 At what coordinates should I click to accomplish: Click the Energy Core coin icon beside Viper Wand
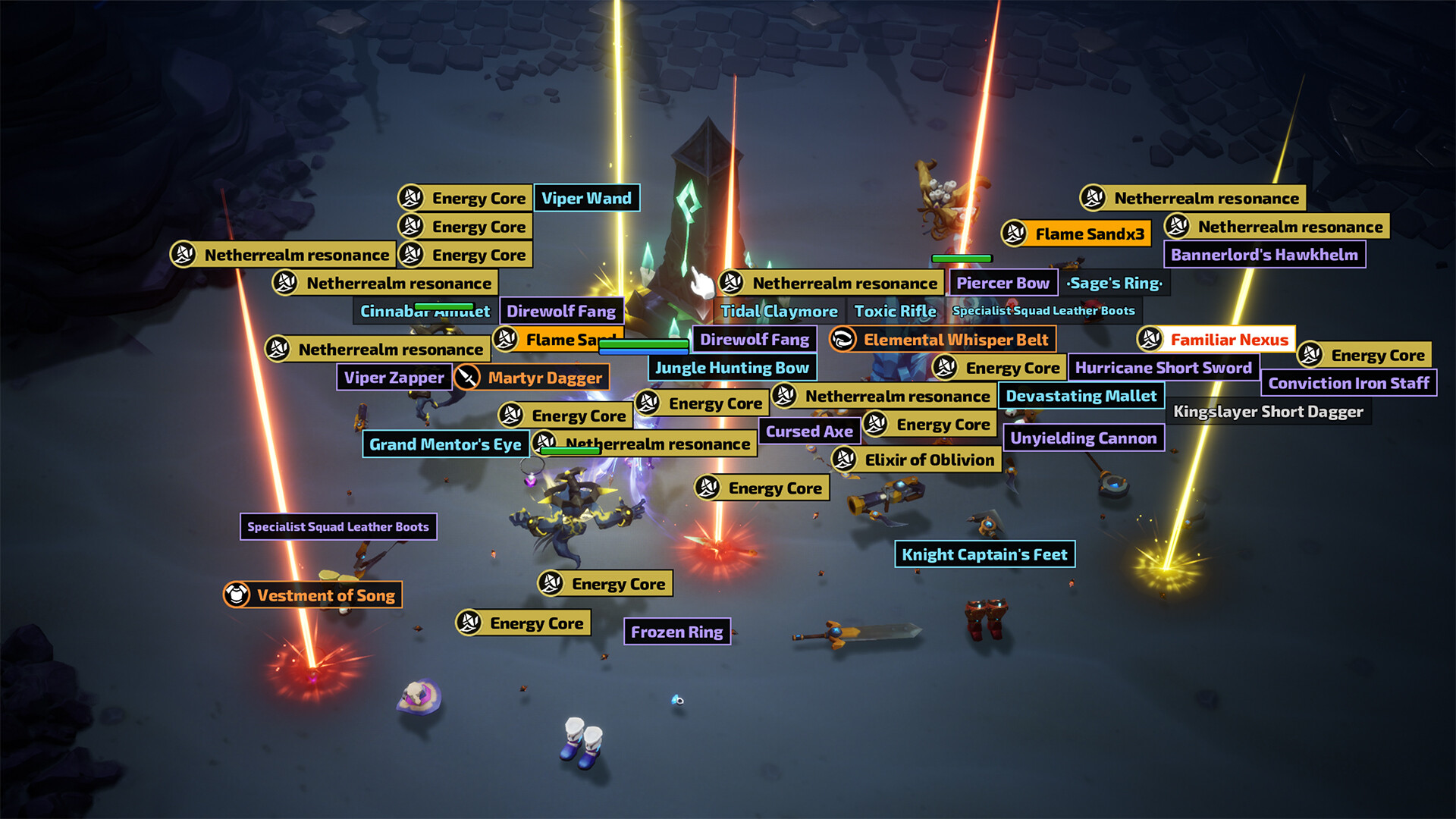[x=410, y=198]
